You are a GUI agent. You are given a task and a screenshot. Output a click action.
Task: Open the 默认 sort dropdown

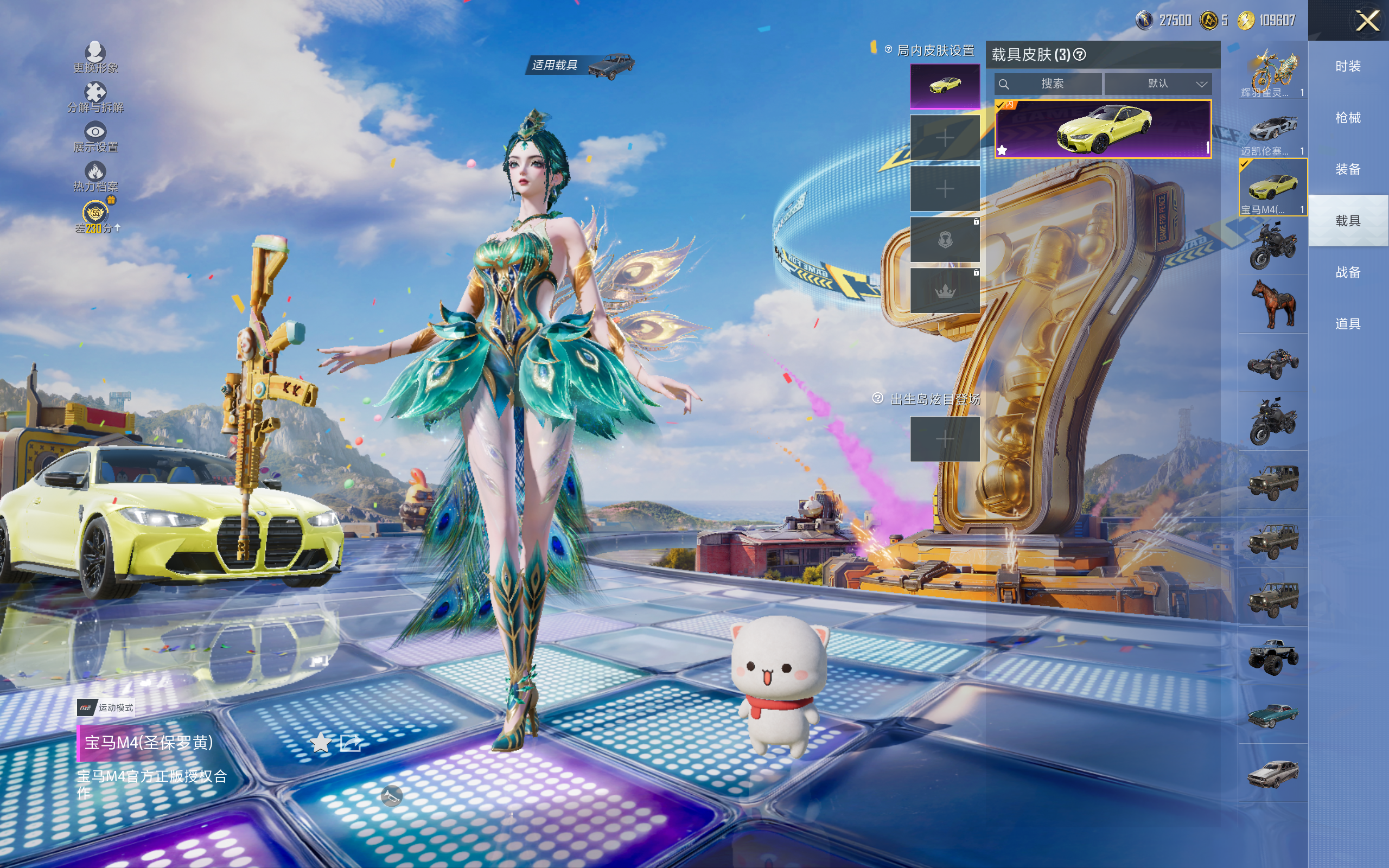tap(1158, 84)
